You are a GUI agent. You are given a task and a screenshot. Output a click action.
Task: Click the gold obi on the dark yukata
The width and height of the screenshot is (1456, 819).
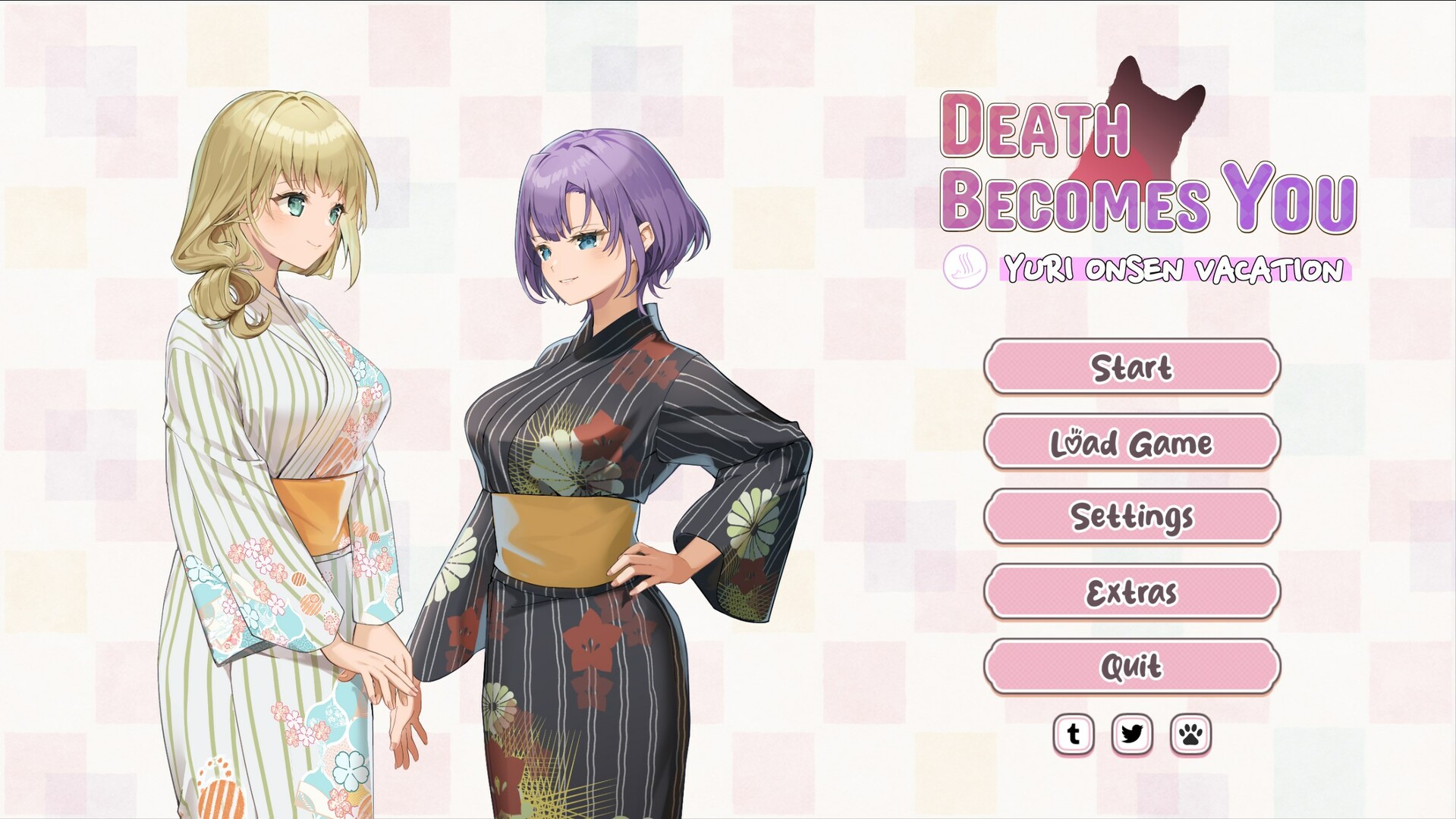[x=565, y=531]
